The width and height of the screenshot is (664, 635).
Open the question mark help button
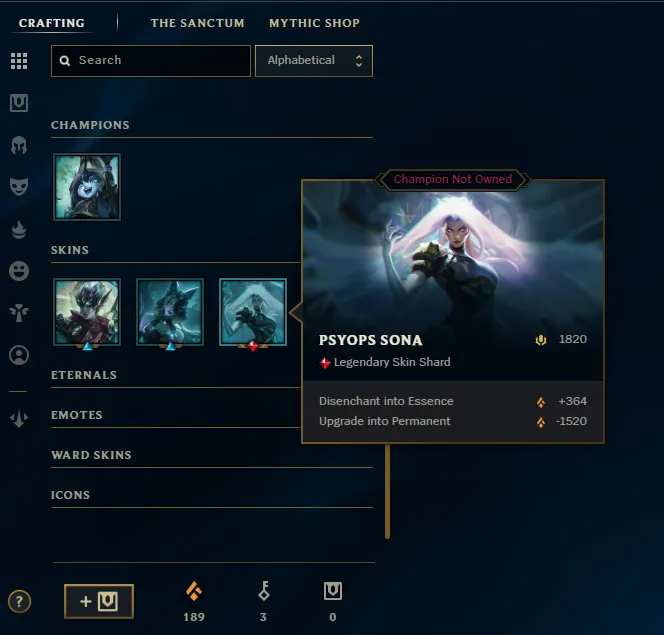coord(19,601)
